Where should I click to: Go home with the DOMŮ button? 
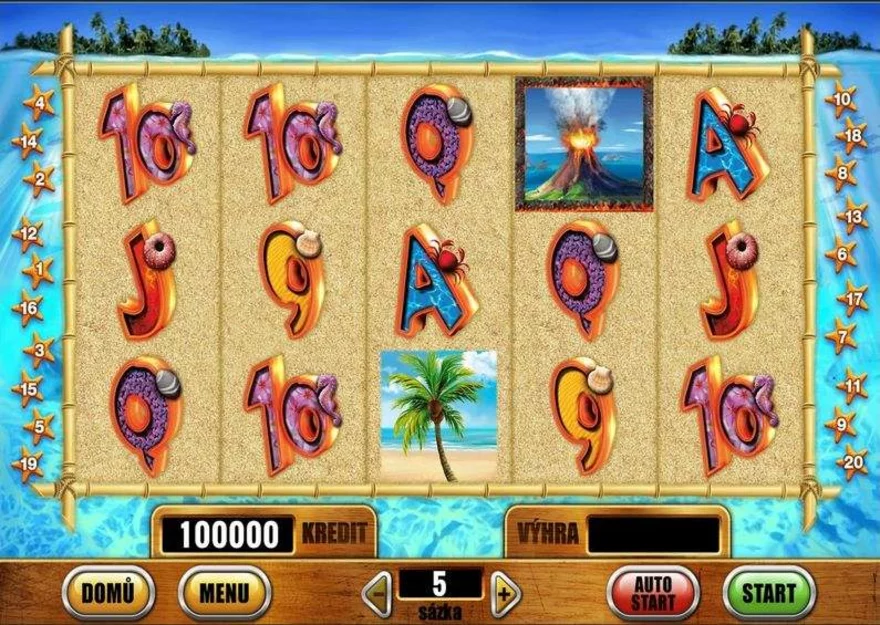click(x=104, y=592)
